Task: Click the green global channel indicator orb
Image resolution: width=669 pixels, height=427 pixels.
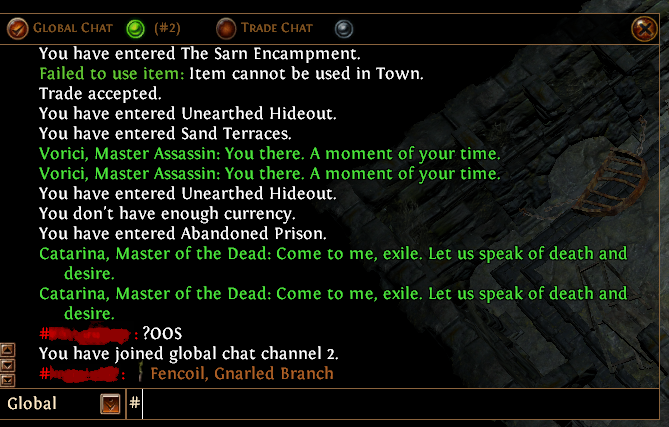Action: pyautogui.click(x=135, y=28)
